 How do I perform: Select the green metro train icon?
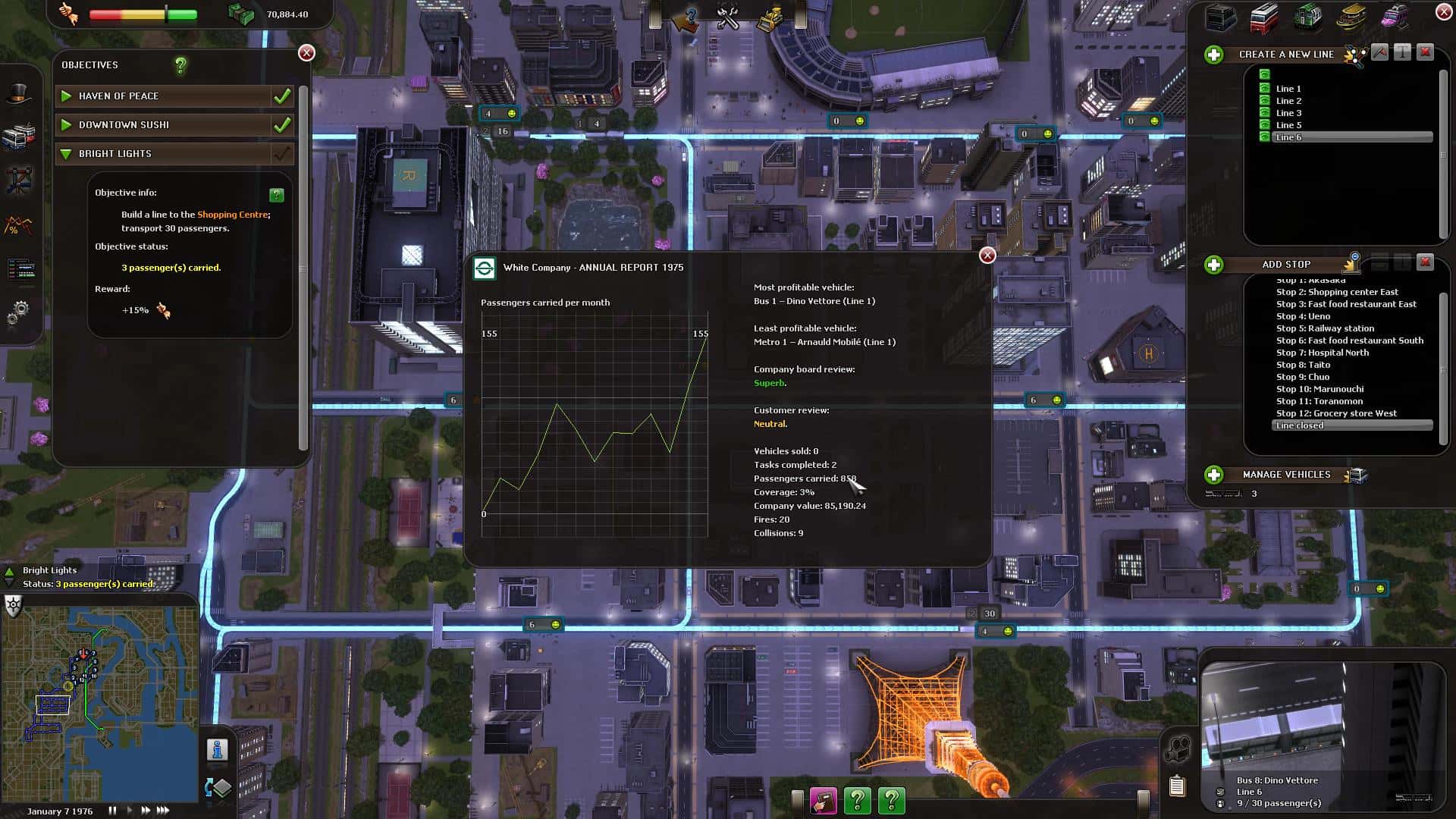click(1307, 17)
